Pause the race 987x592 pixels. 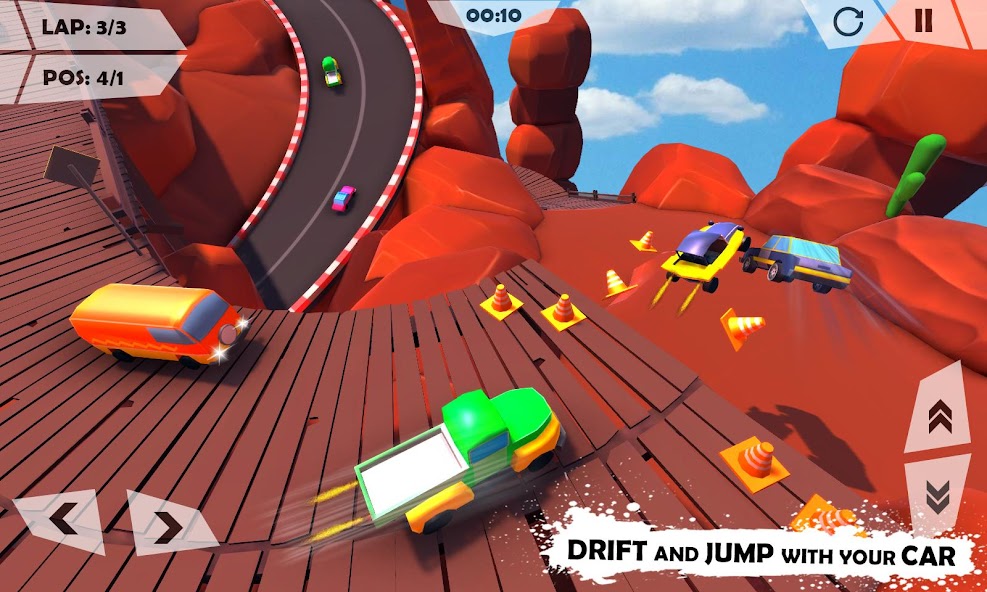click(923, 21)
